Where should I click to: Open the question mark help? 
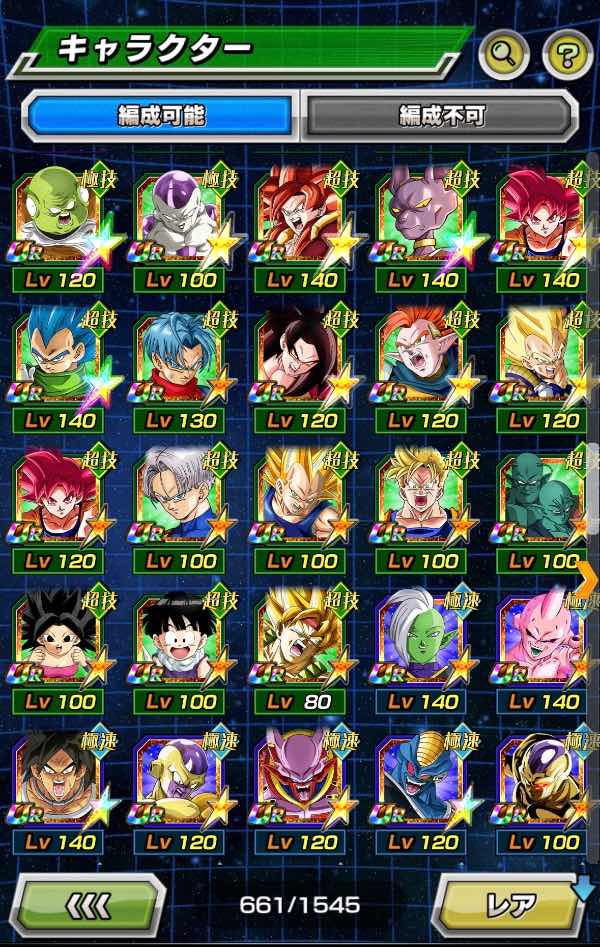click(x=567, y=55)
